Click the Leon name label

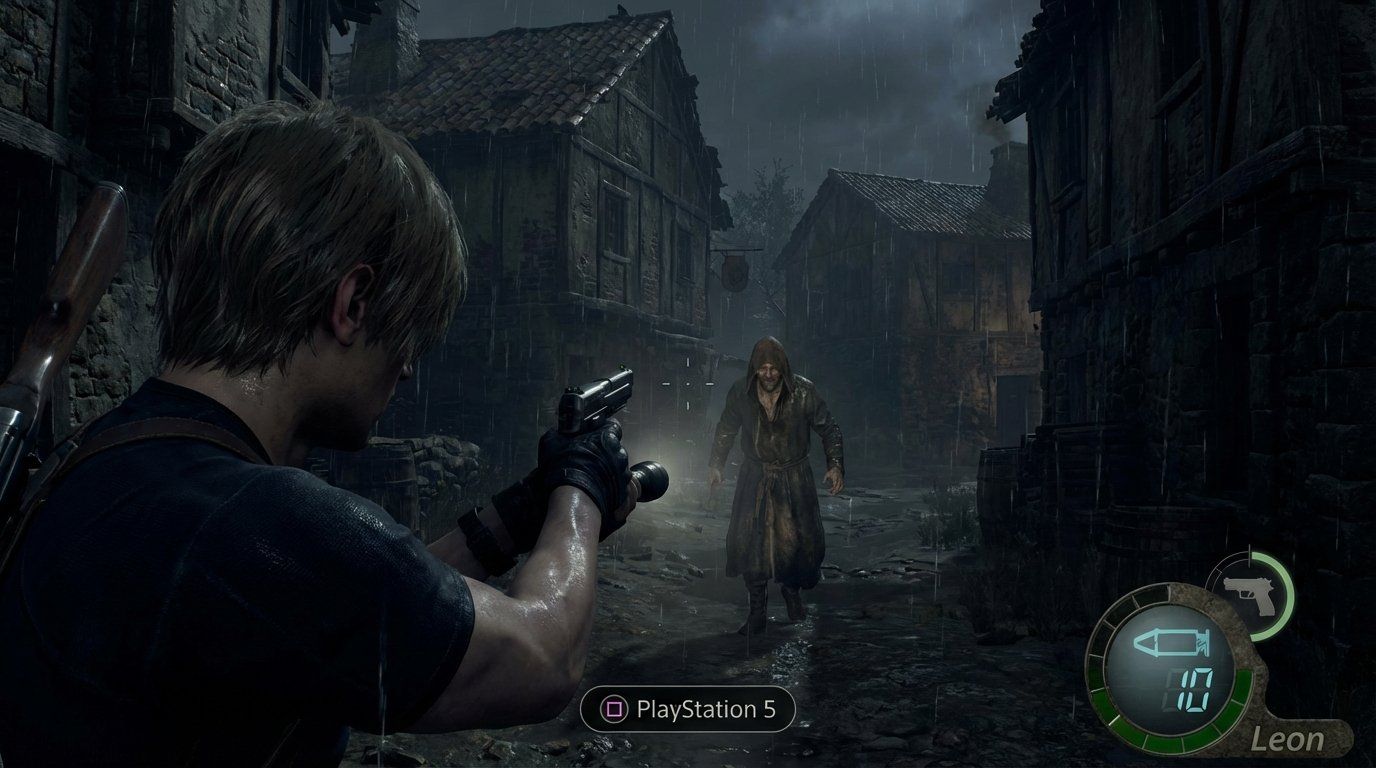(x=1288, y=739)
